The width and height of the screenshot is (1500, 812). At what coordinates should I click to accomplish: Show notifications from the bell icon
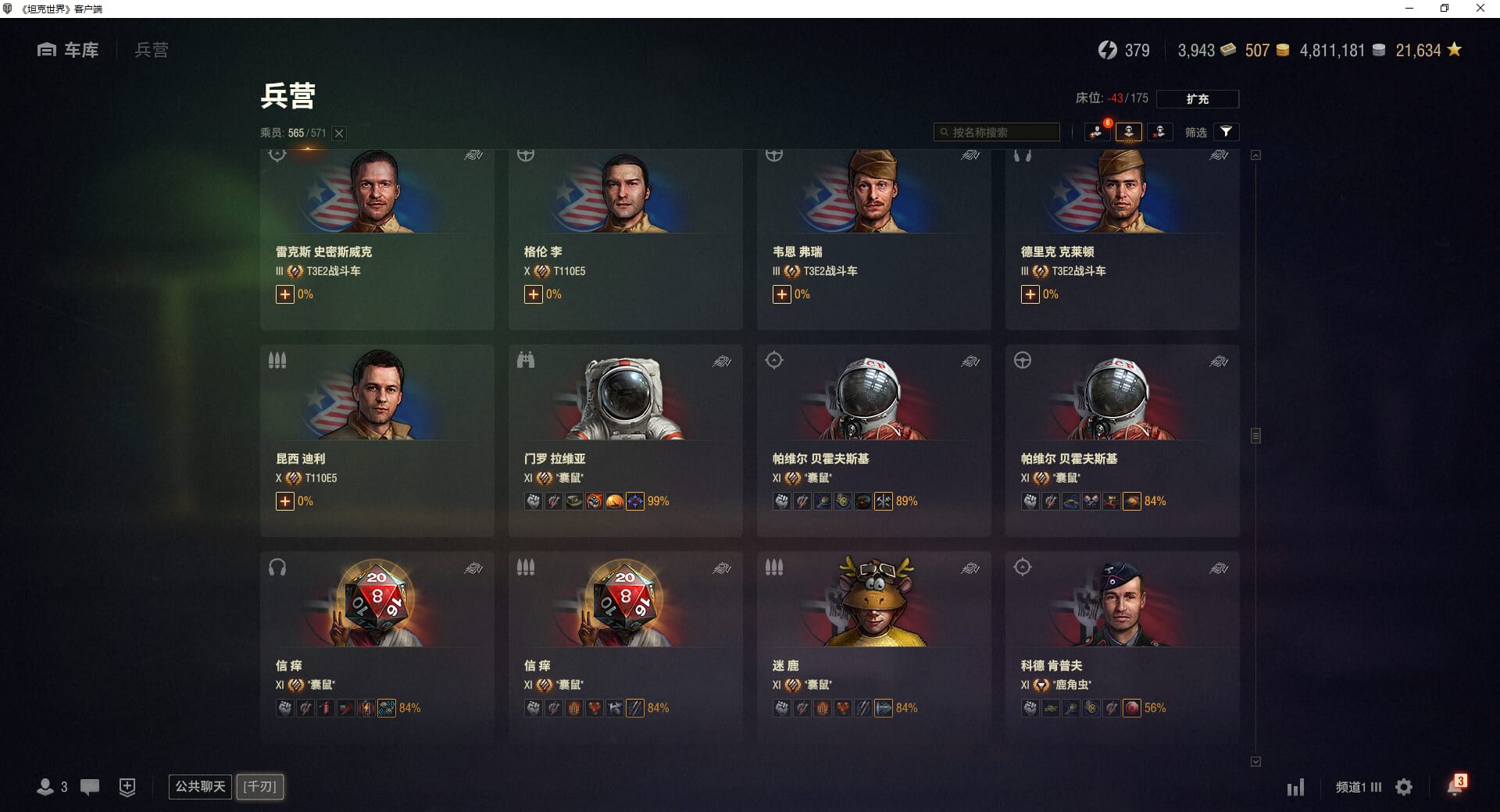point(1455,786)
